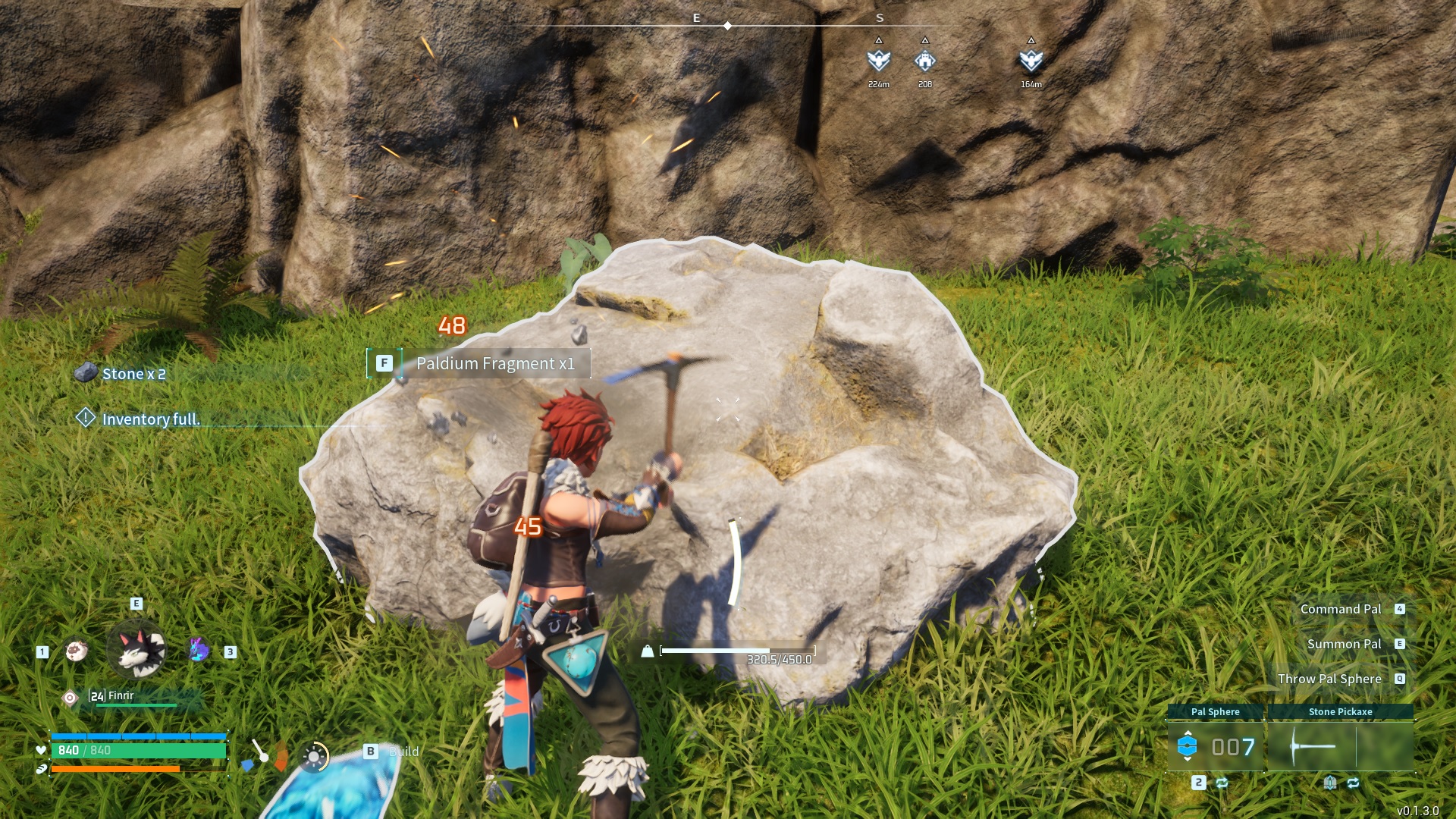1456x819 pixels.
Task: Switch to the active Pal portrait labeled E
Action: point(135,651)
